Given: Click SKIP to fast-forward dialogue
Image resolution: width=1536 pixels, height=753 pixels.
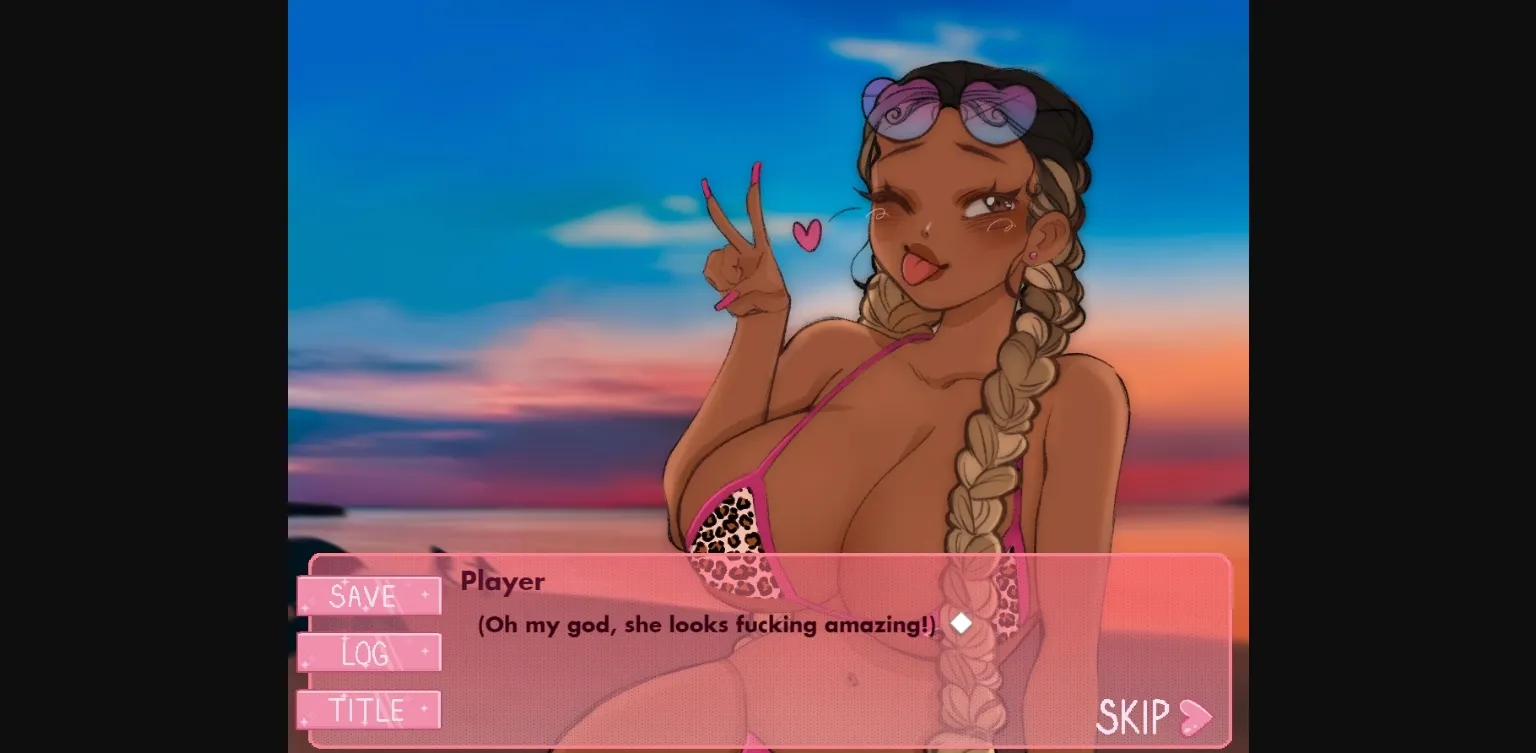Looking at the screenshot, I should click(1135, 717).
